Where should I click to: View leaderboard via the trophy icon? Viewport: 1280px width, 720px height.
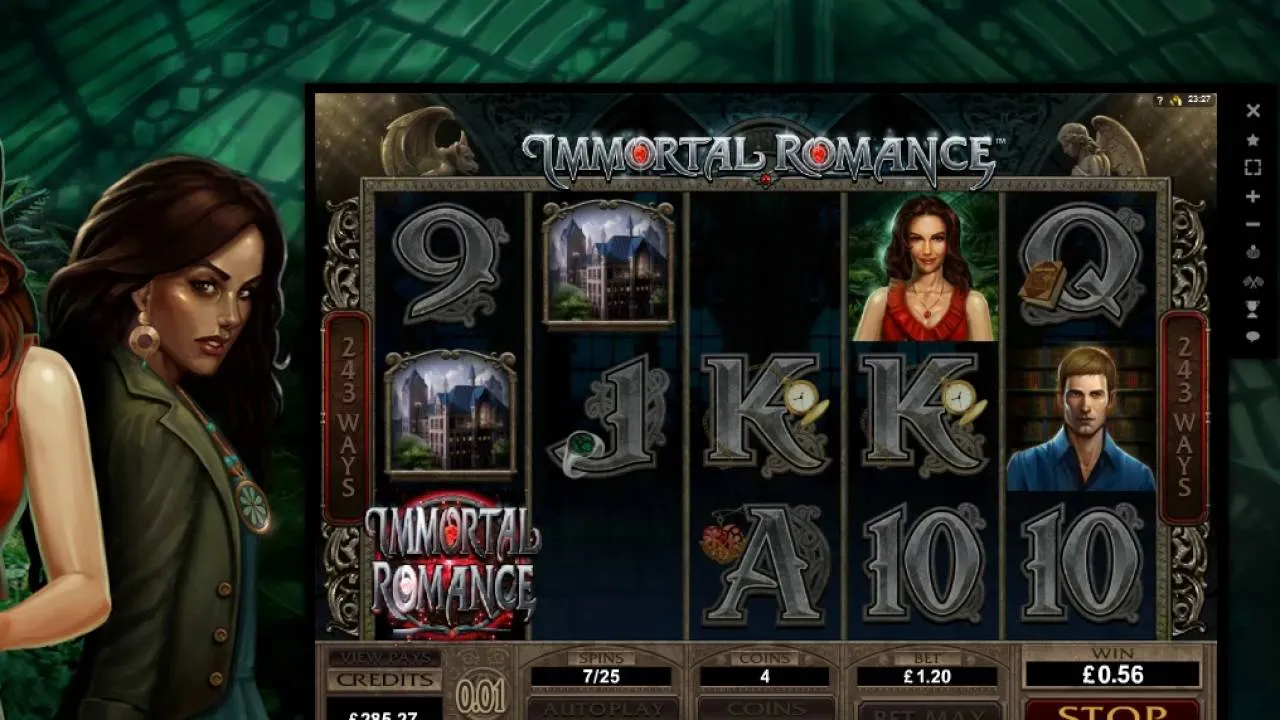click(1254, 307)
